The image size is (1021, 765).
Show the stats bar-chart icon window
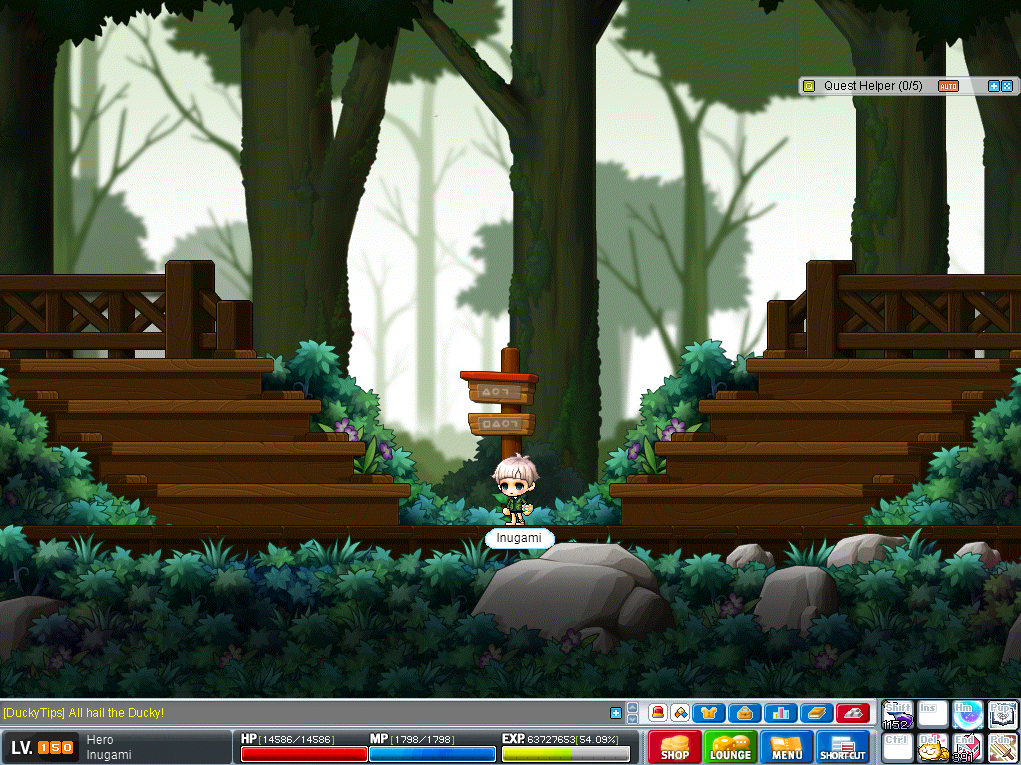[x=780, y=713]
